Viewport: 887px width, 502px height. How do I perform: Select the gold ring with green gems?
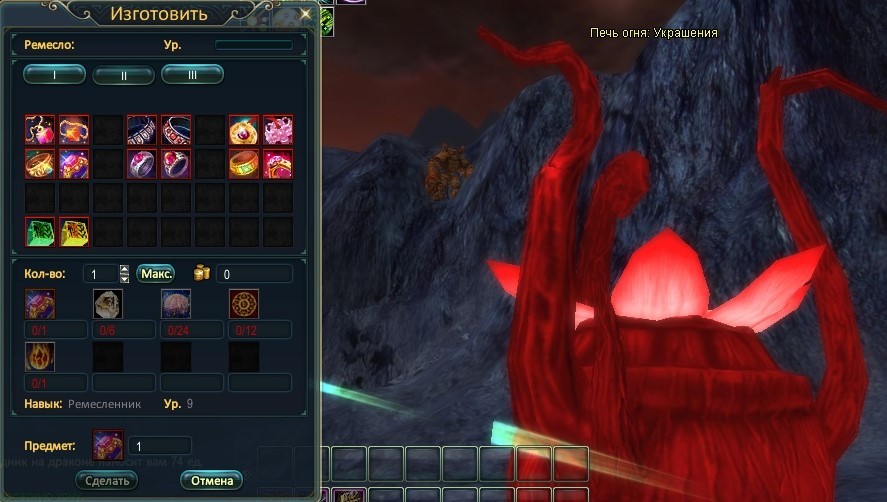pyautogui.click(x=244, y=163)
